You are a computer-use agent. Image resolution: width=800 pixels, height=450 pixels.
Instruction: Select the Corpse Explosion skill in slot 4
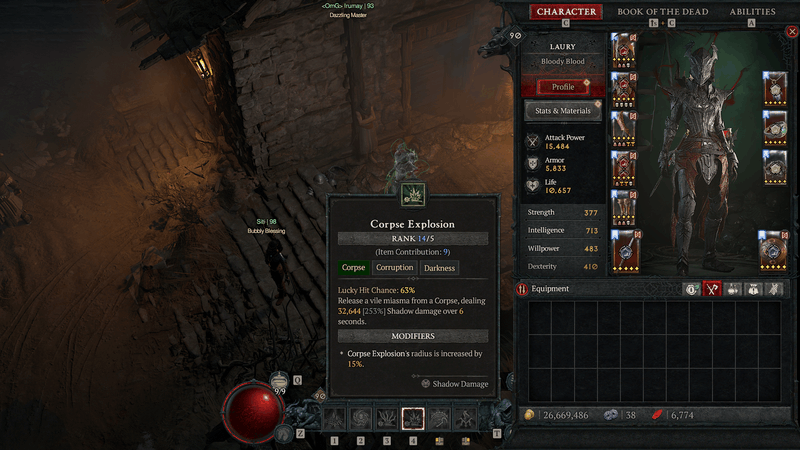(x=413, y=419)
